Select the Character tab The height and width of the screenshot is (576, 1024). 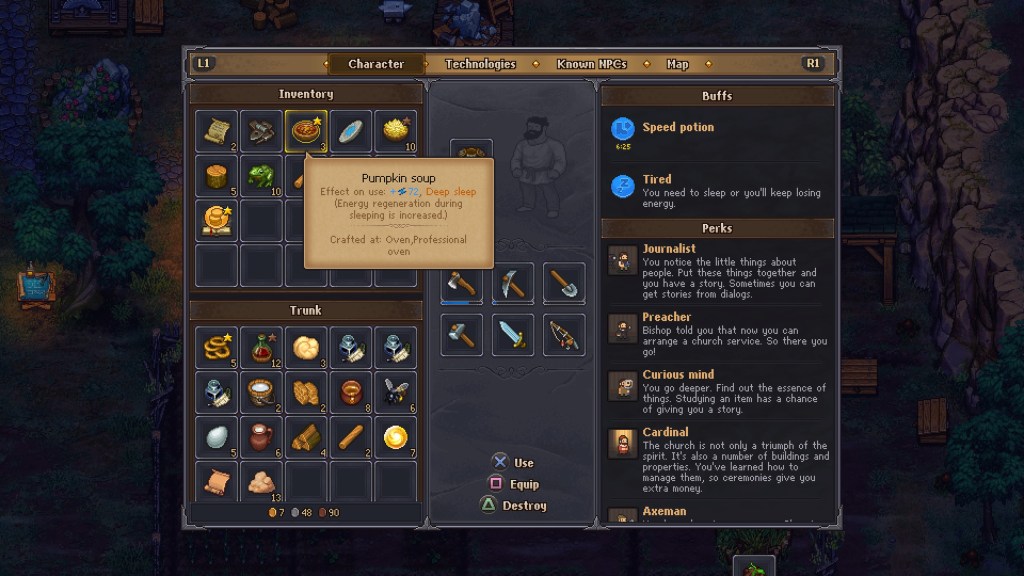point(376,64)
